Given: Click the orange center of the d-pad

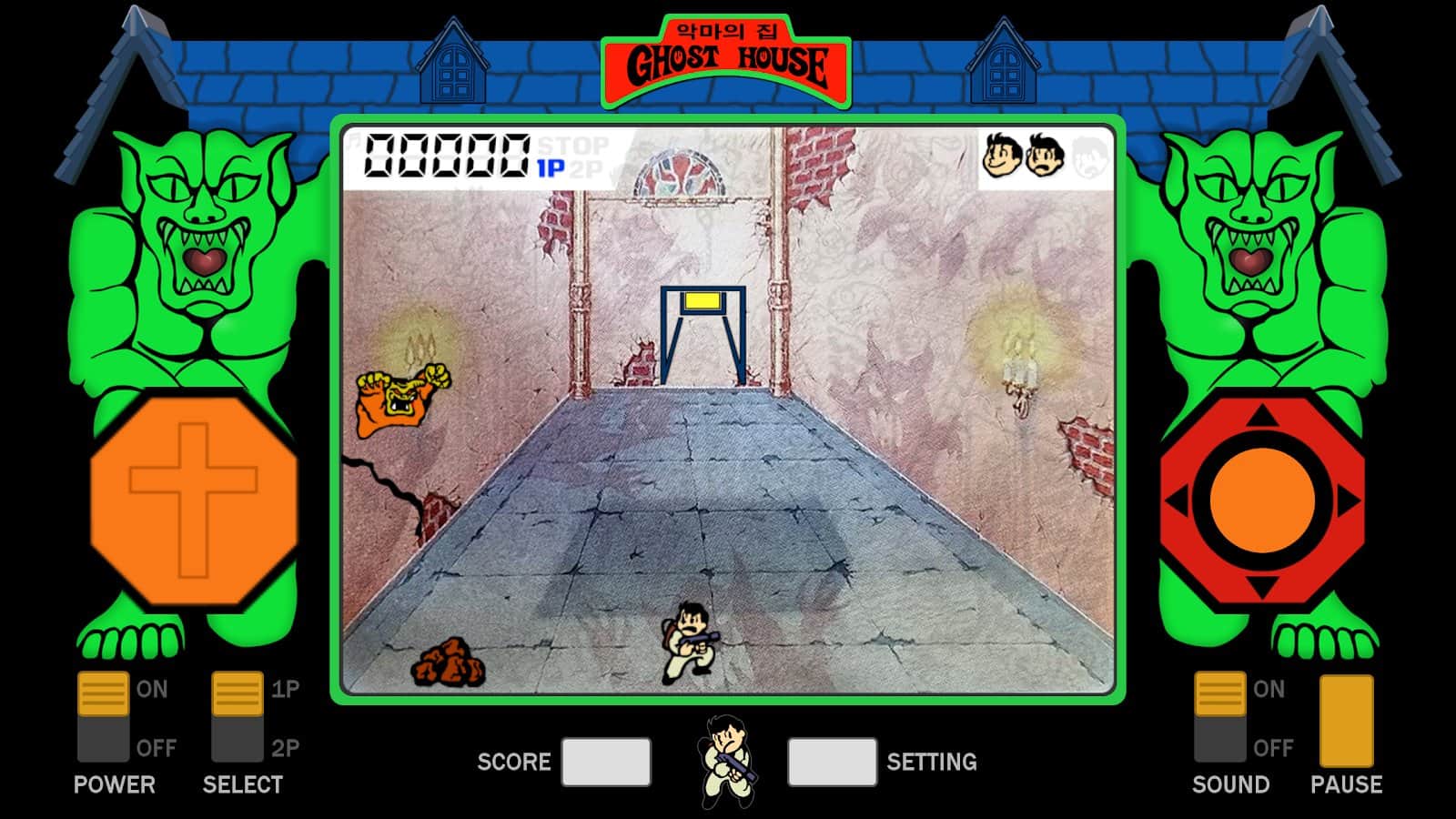Looking at the screenshot, I should click(1262, 500).
